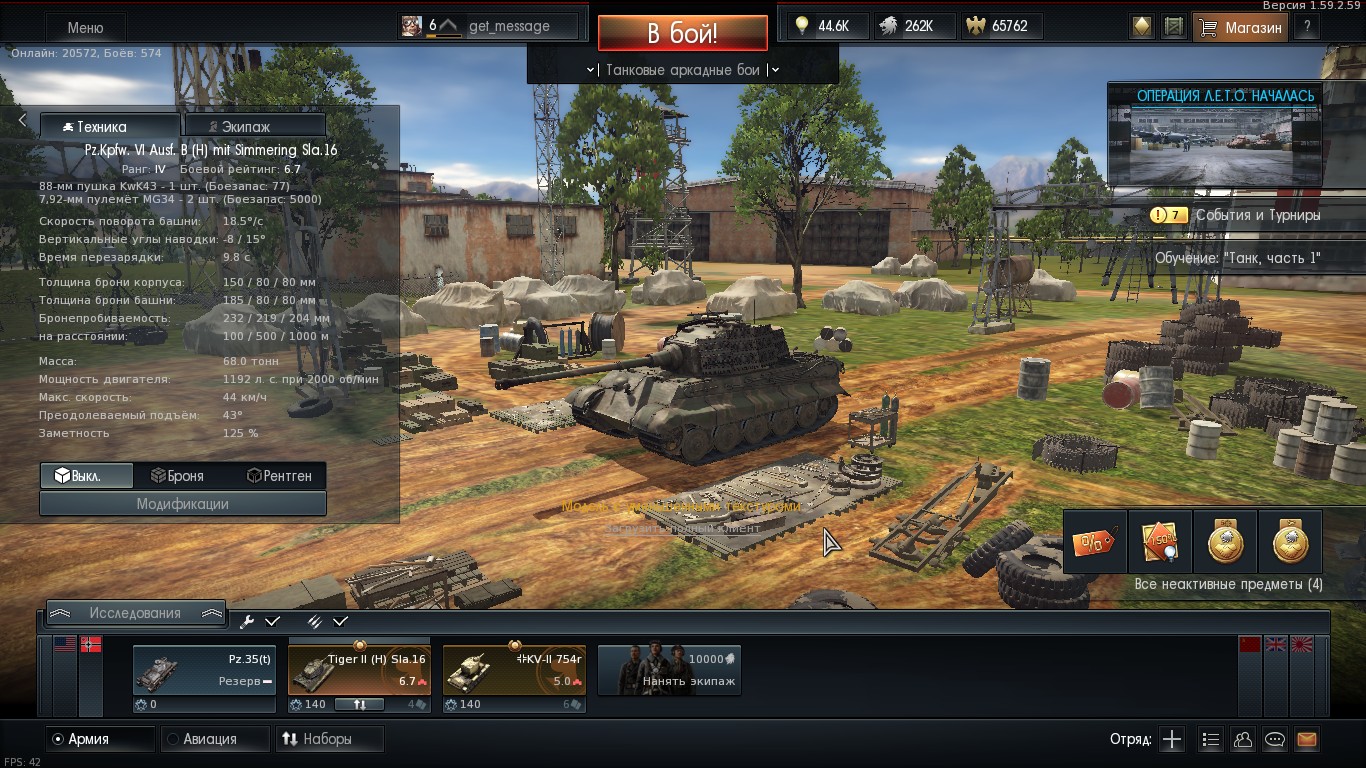Viewport: 1366px width, 768px height.
Task: Open События и Турниры
Action: 1257,215
